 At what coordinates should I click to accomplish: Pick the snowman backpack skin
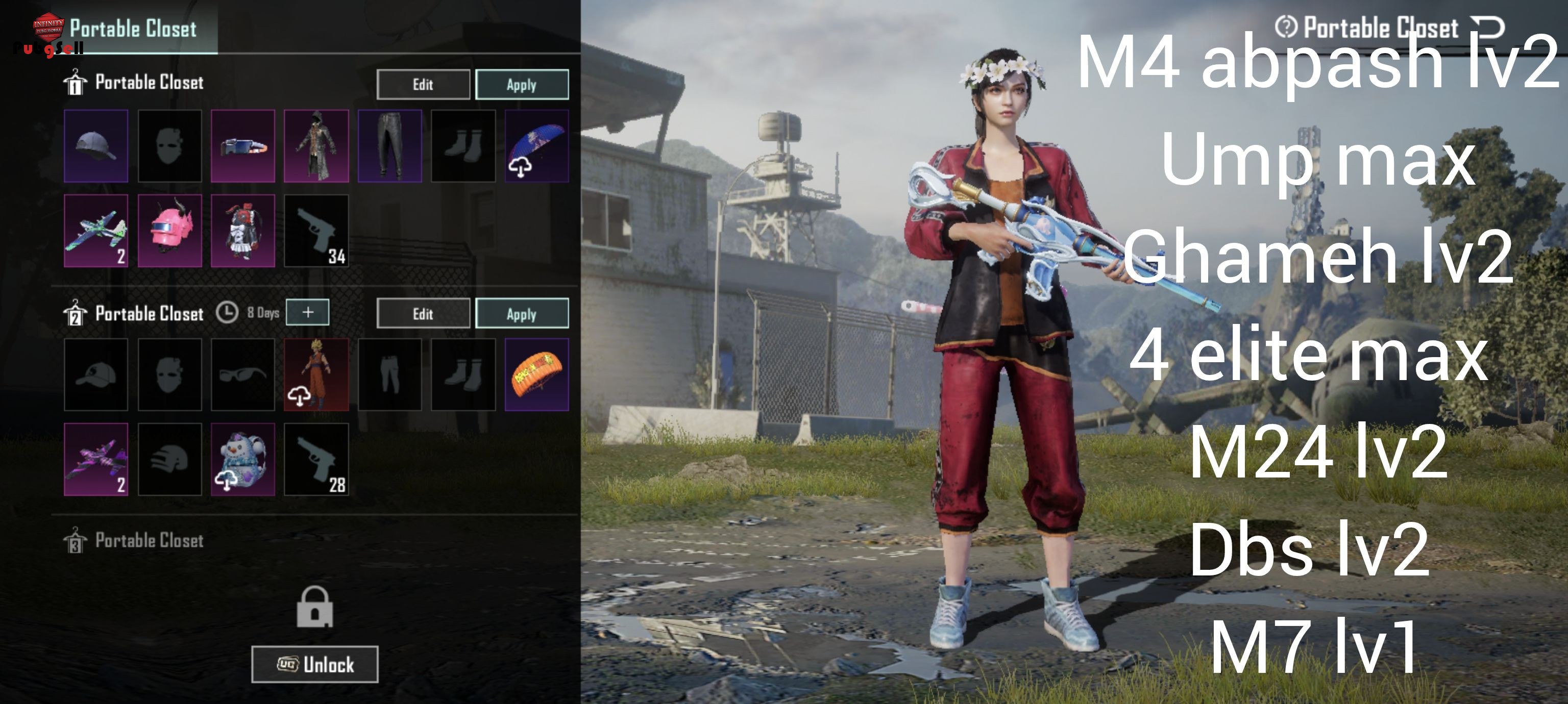pyautogui.click(x=243, y=460)
